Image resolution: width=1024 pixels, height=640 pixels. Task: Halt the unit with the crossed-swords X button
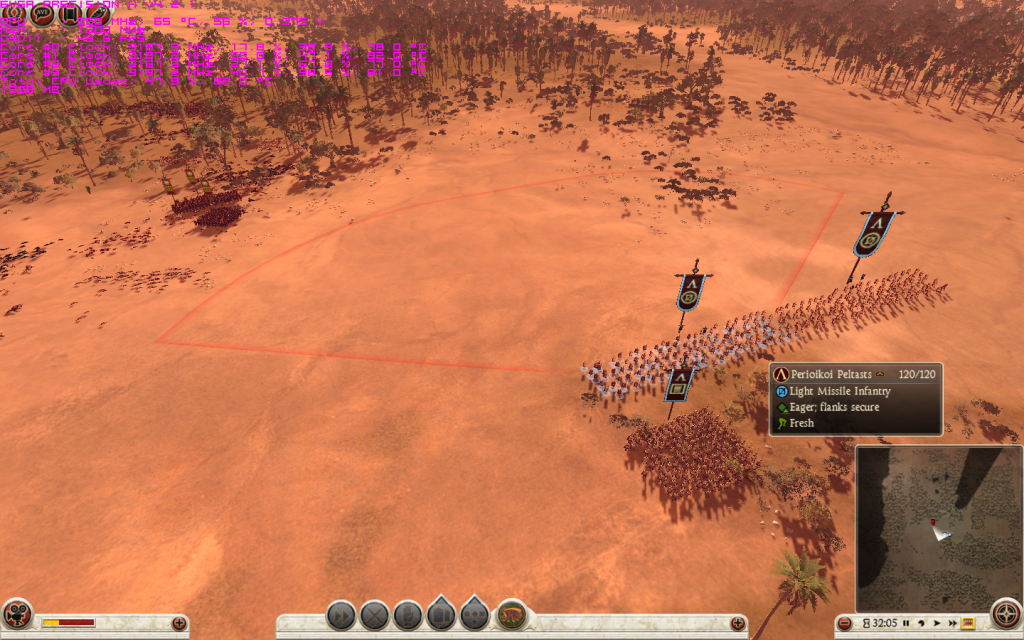374,615
